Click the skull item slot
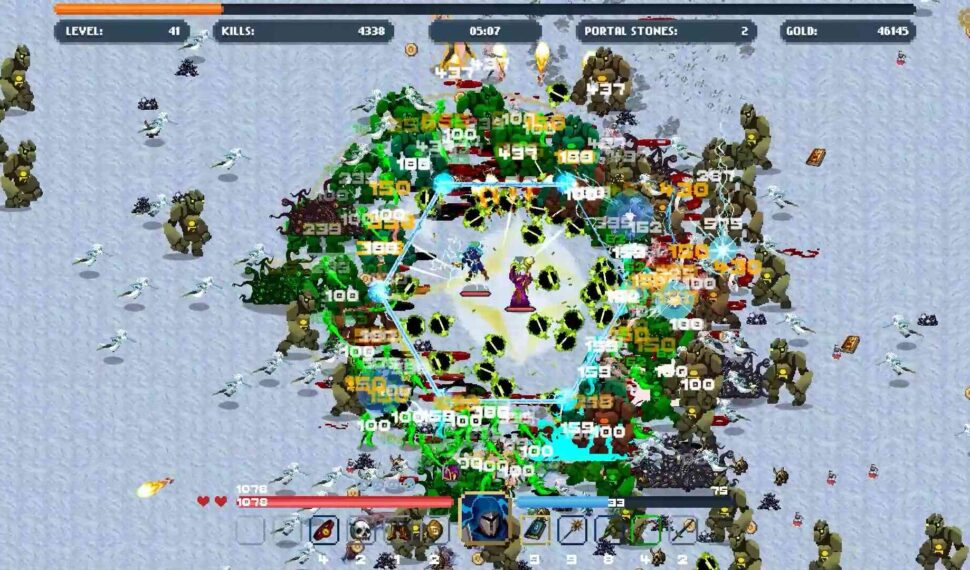970x570 pixels. [361, 530]
